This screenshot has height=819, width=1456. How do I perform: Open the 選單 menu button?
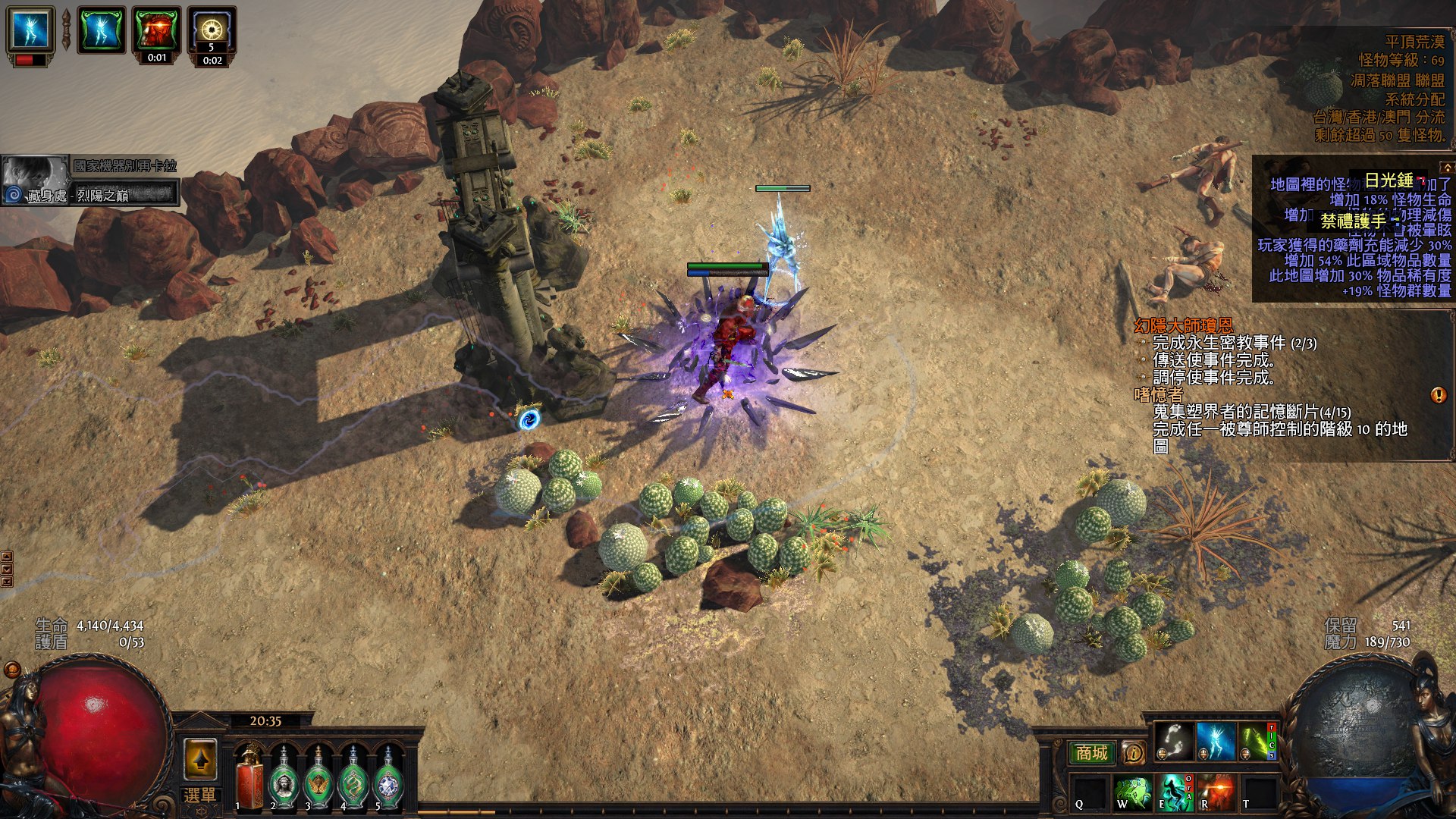199,795
